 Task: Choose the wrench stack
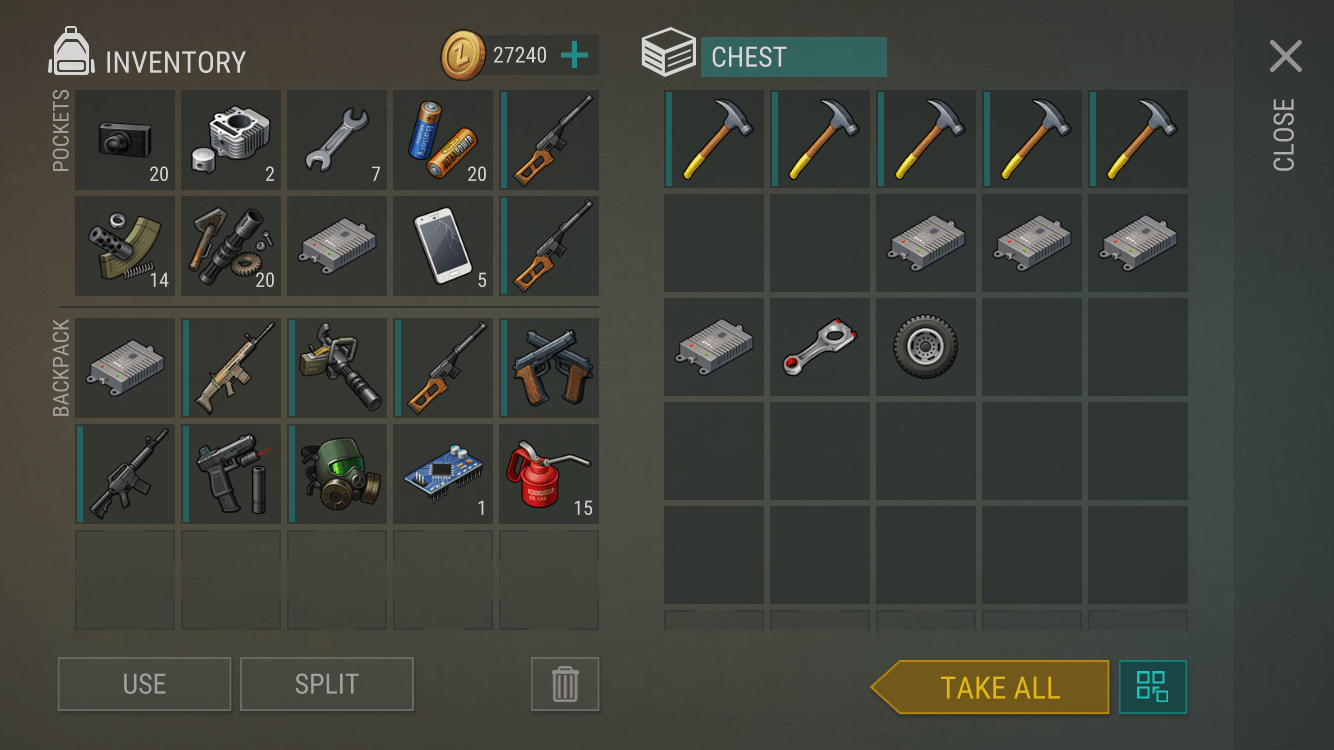(337, 140)
